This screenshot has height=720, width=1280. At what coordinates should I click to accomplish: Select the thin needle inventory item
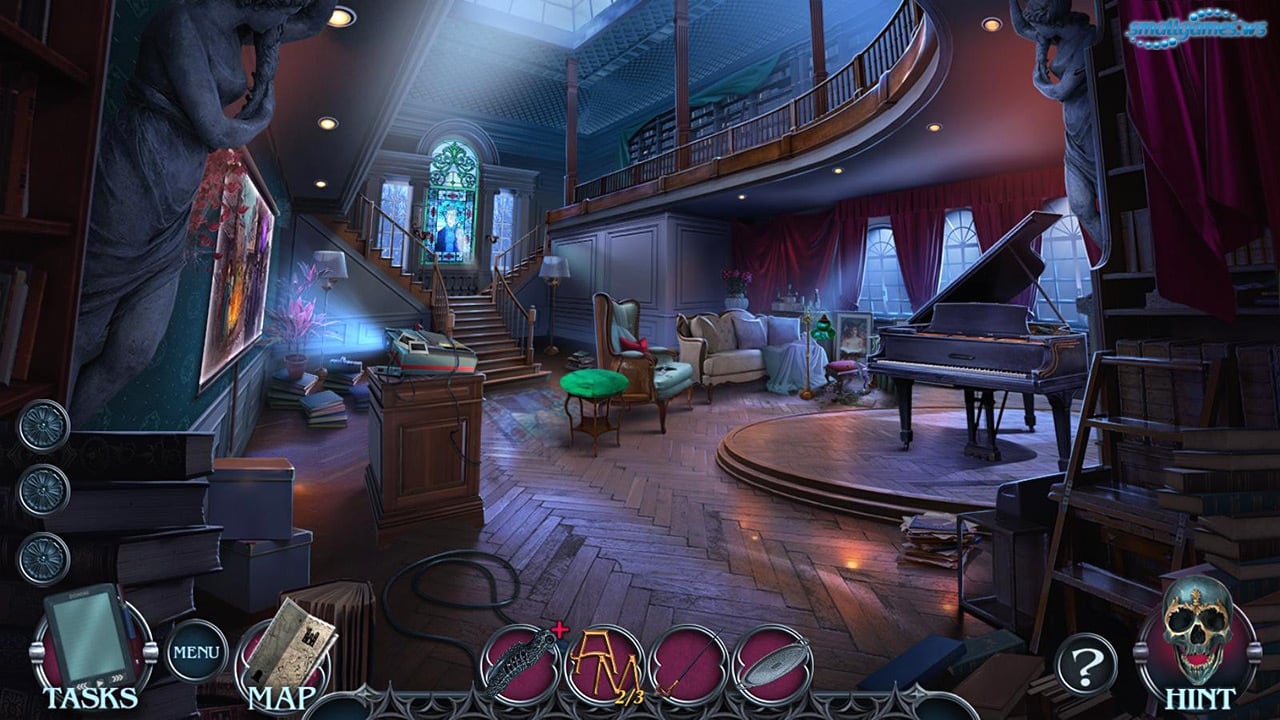[689, 663]
